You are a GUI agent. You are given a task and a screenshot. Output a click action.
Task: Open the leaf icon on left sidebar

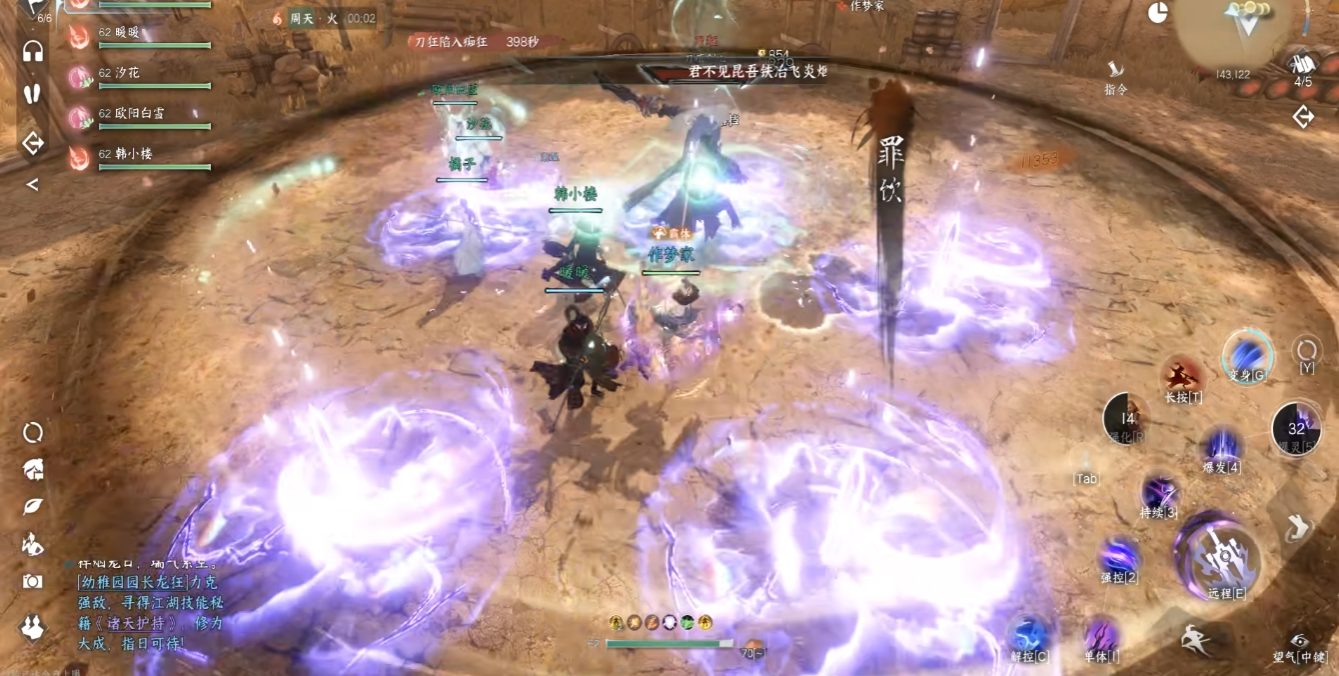[33, 506]
